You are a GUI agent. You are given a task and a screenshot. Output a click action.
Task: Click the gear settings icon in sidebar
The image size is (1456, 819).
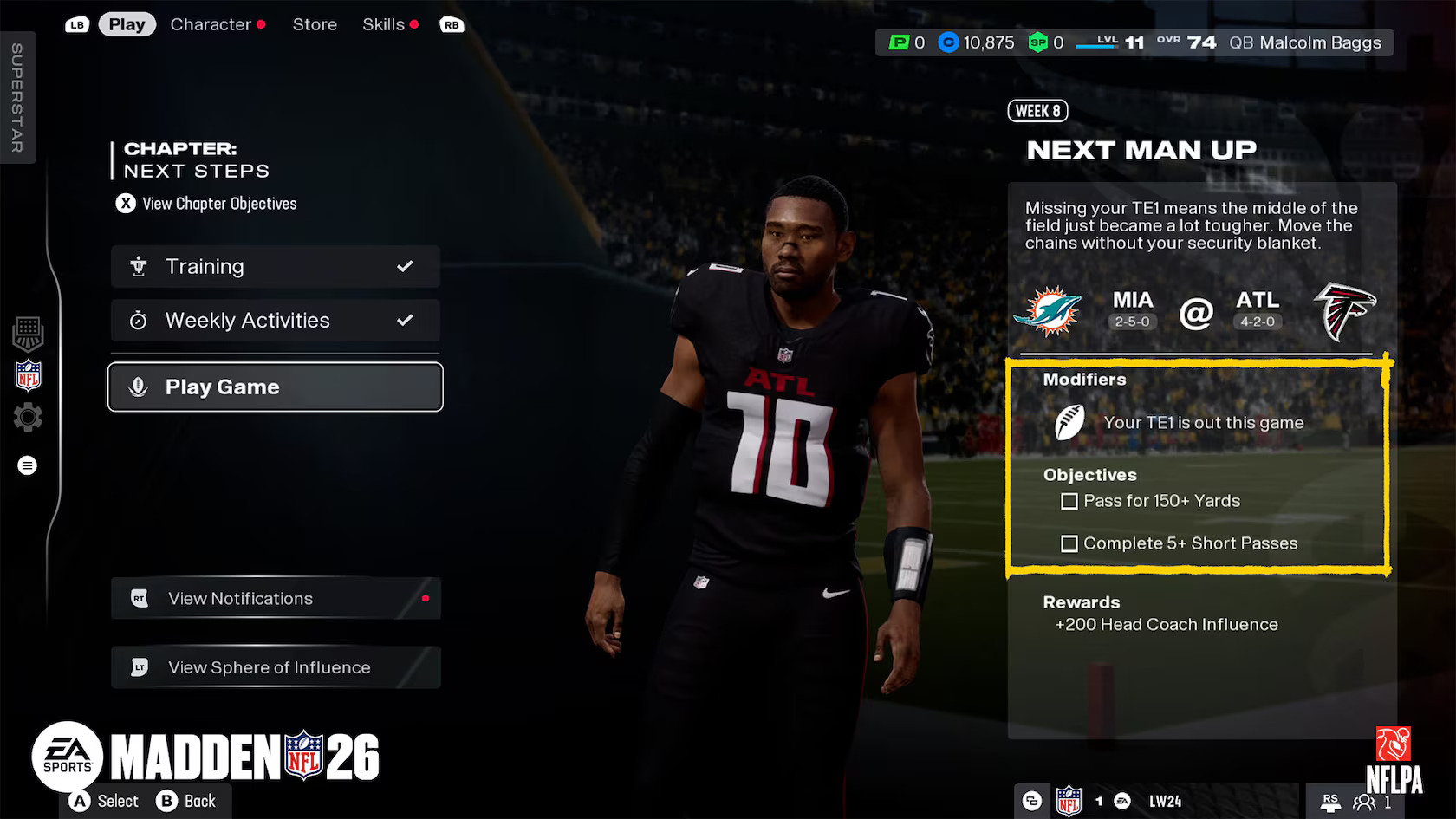[x=28, y=418]
